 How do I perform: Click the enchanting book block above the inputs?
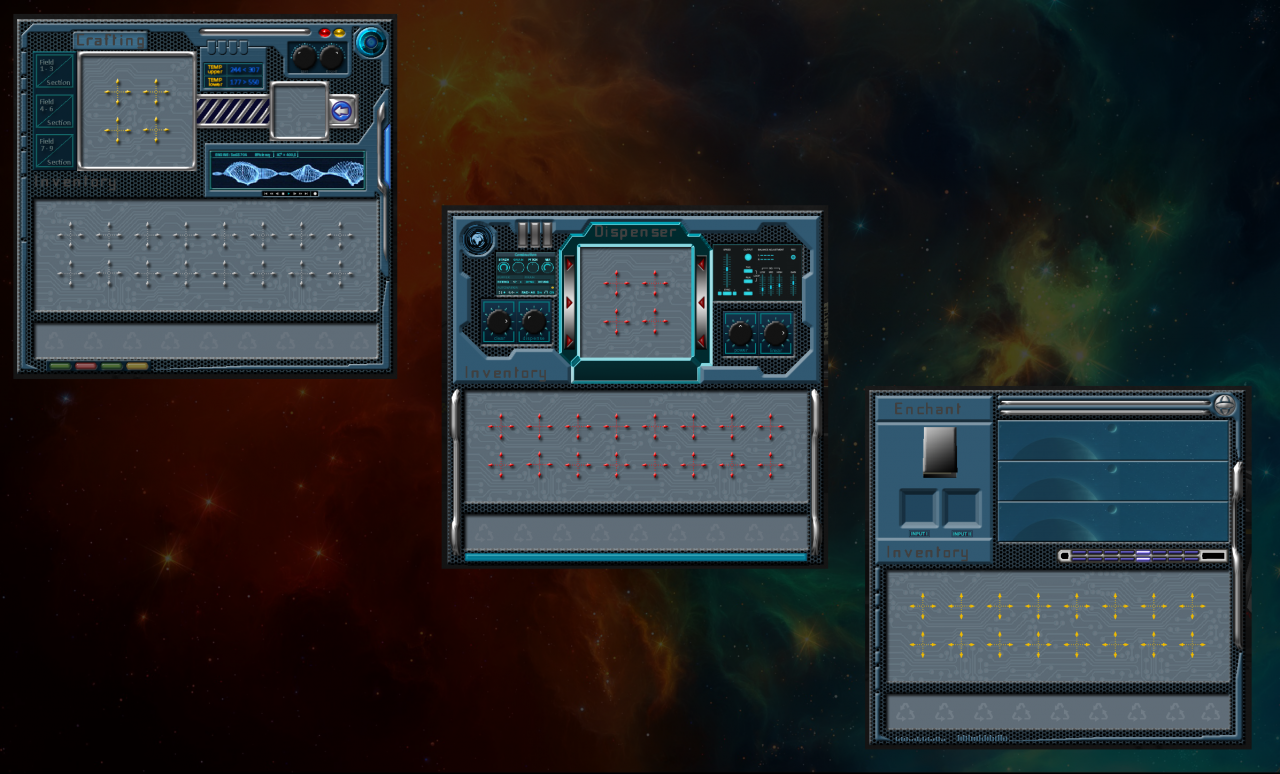pyautogui.click(x=940, y=451)
